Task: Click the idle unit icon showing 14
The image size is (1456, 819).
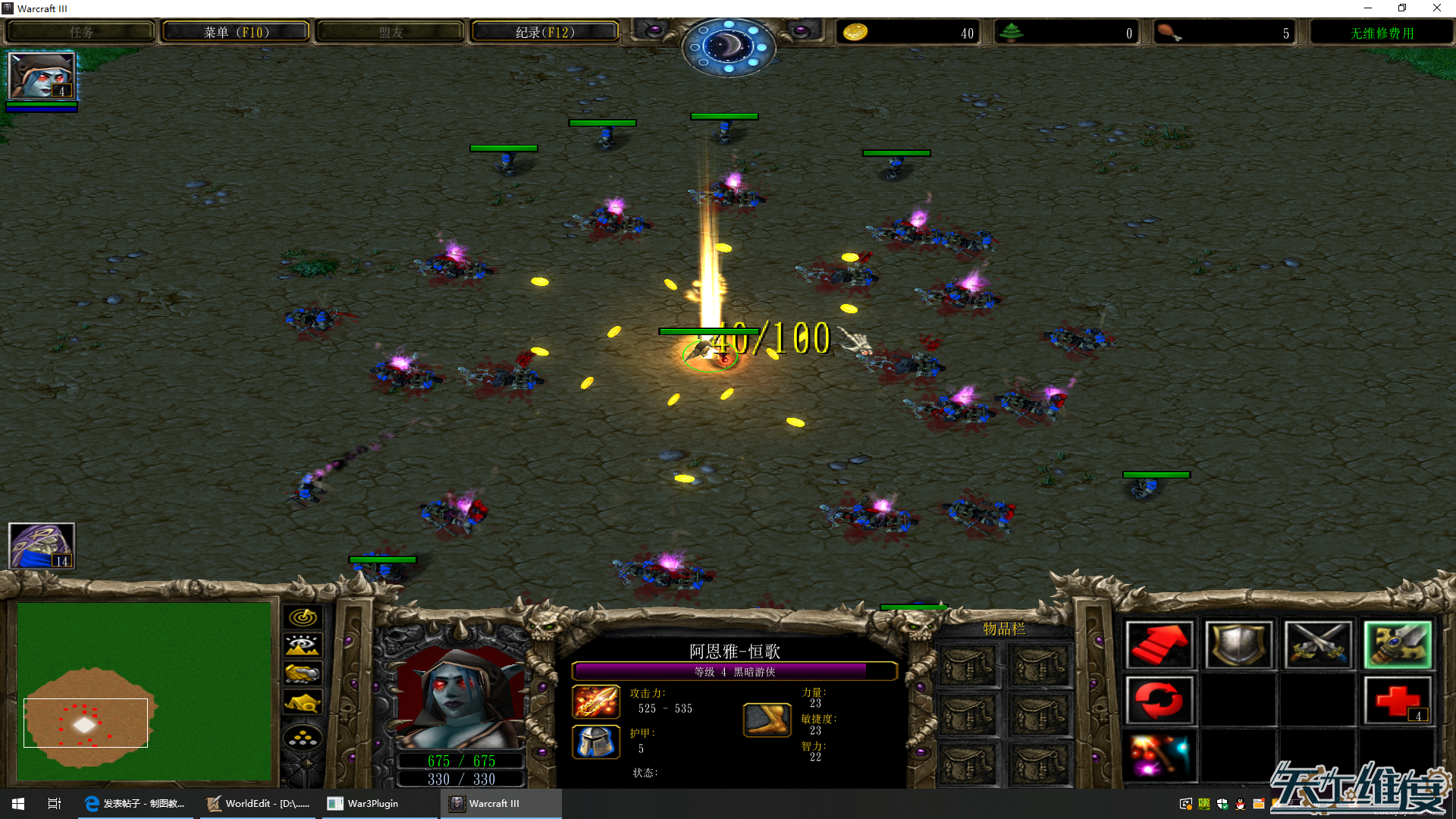Action: [x=42, y=546]
